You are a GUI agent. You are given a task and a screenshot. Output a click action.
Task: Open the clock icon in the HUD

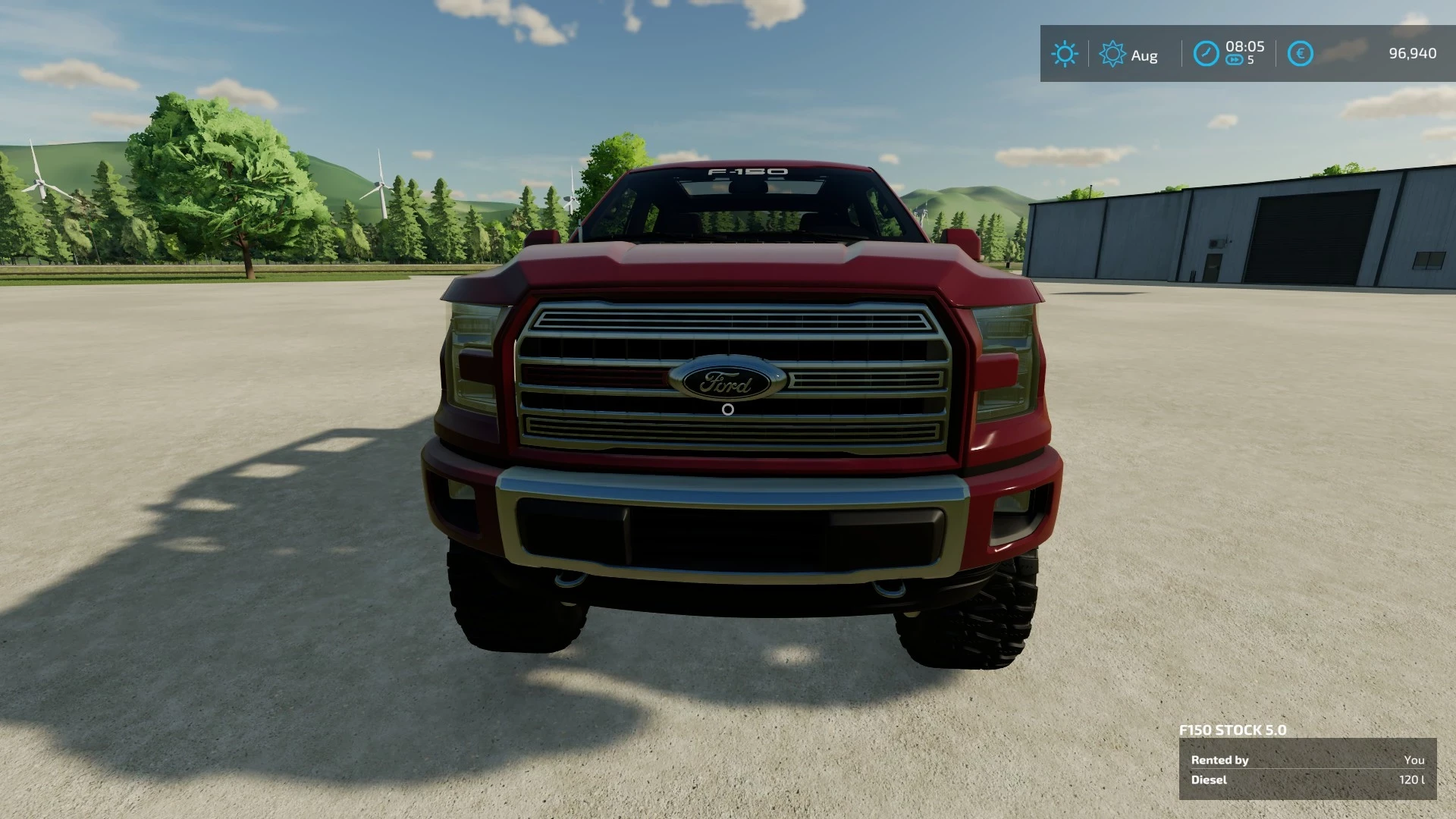(x=1206, y=54)
